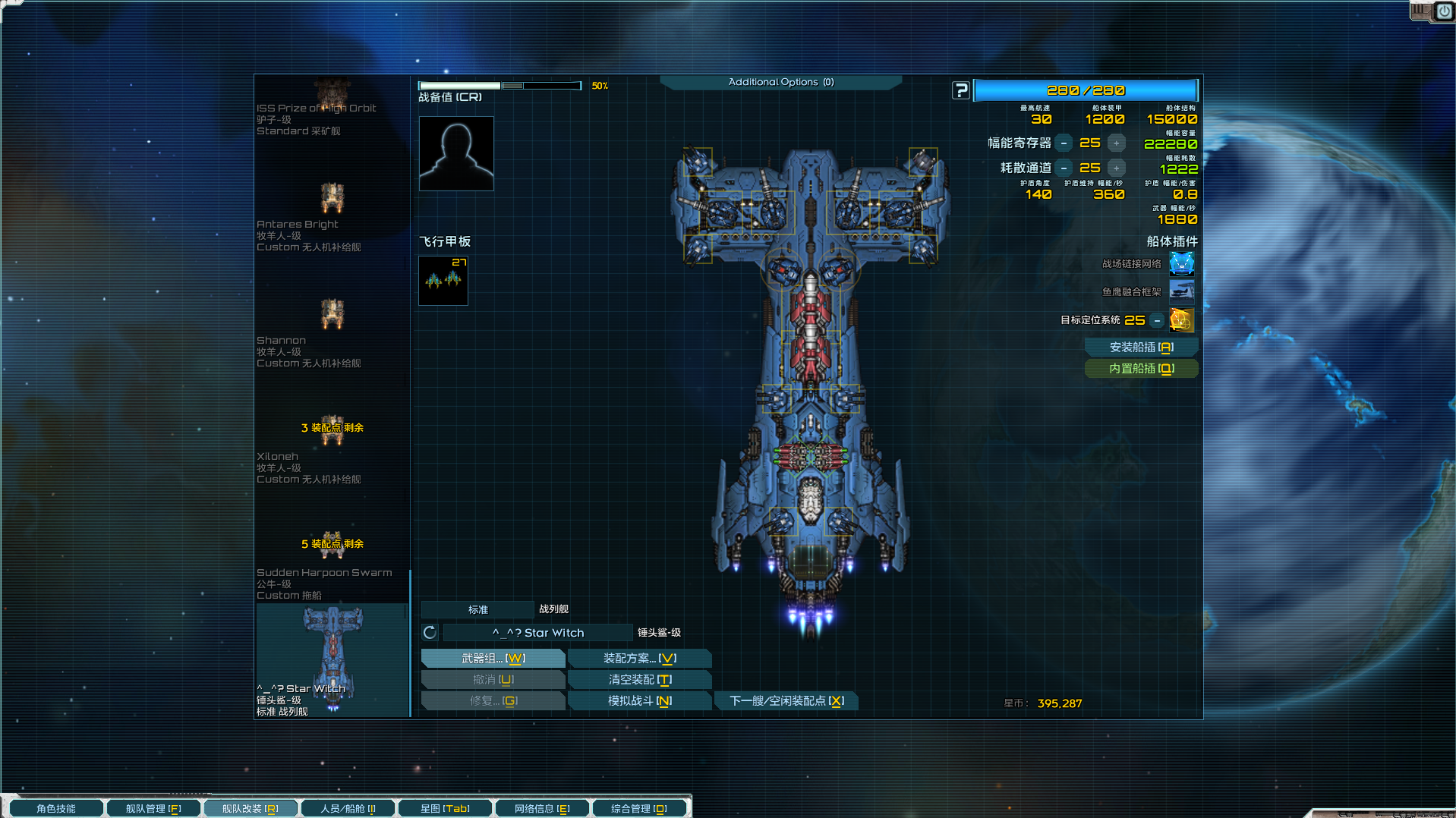Select the 战场链接网络 hullmod icon

click(1181, 264)
